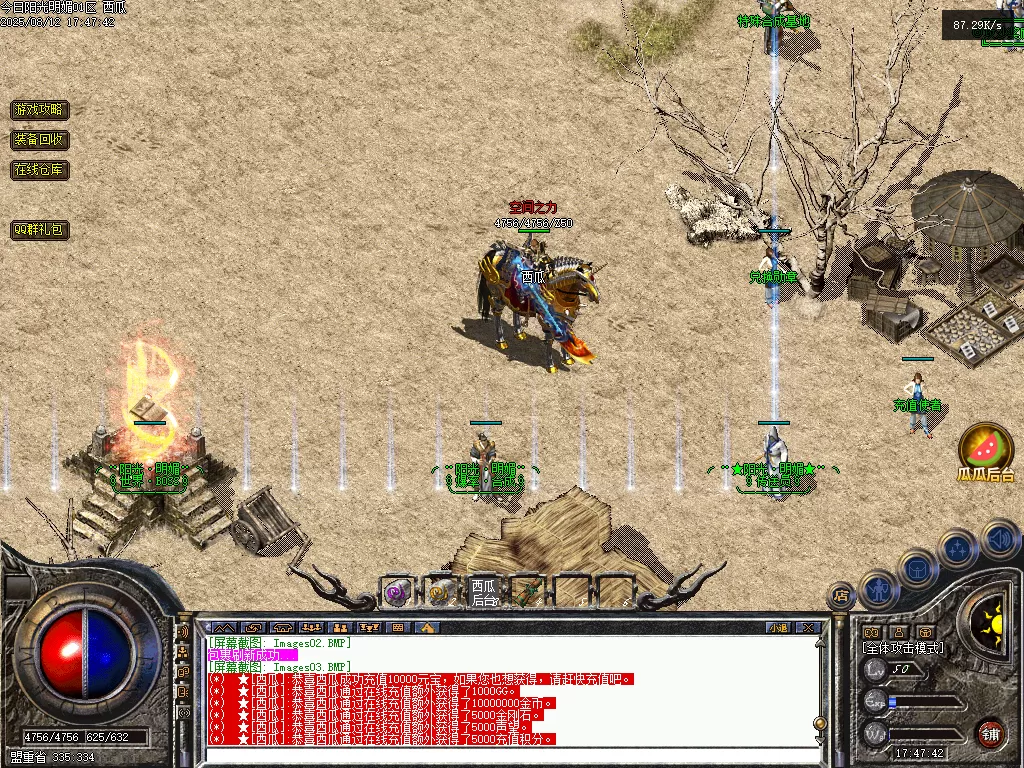The image size is (1024, 768).
Task: Open the 在线仓库 online warehouse
Action: click(40, 170)
